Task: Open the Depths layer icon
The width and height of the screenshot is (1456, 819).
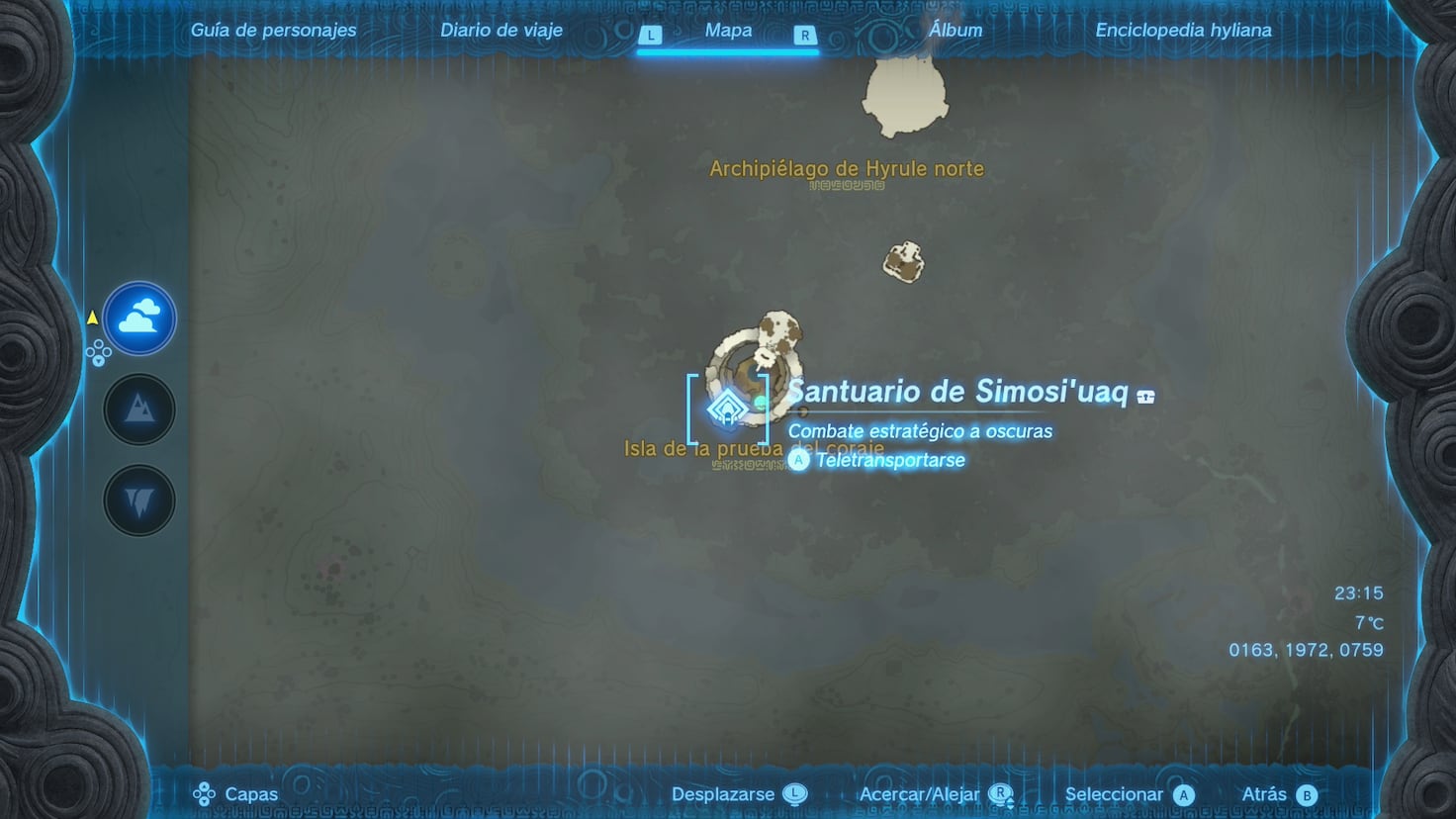Action: coord(138,500)
